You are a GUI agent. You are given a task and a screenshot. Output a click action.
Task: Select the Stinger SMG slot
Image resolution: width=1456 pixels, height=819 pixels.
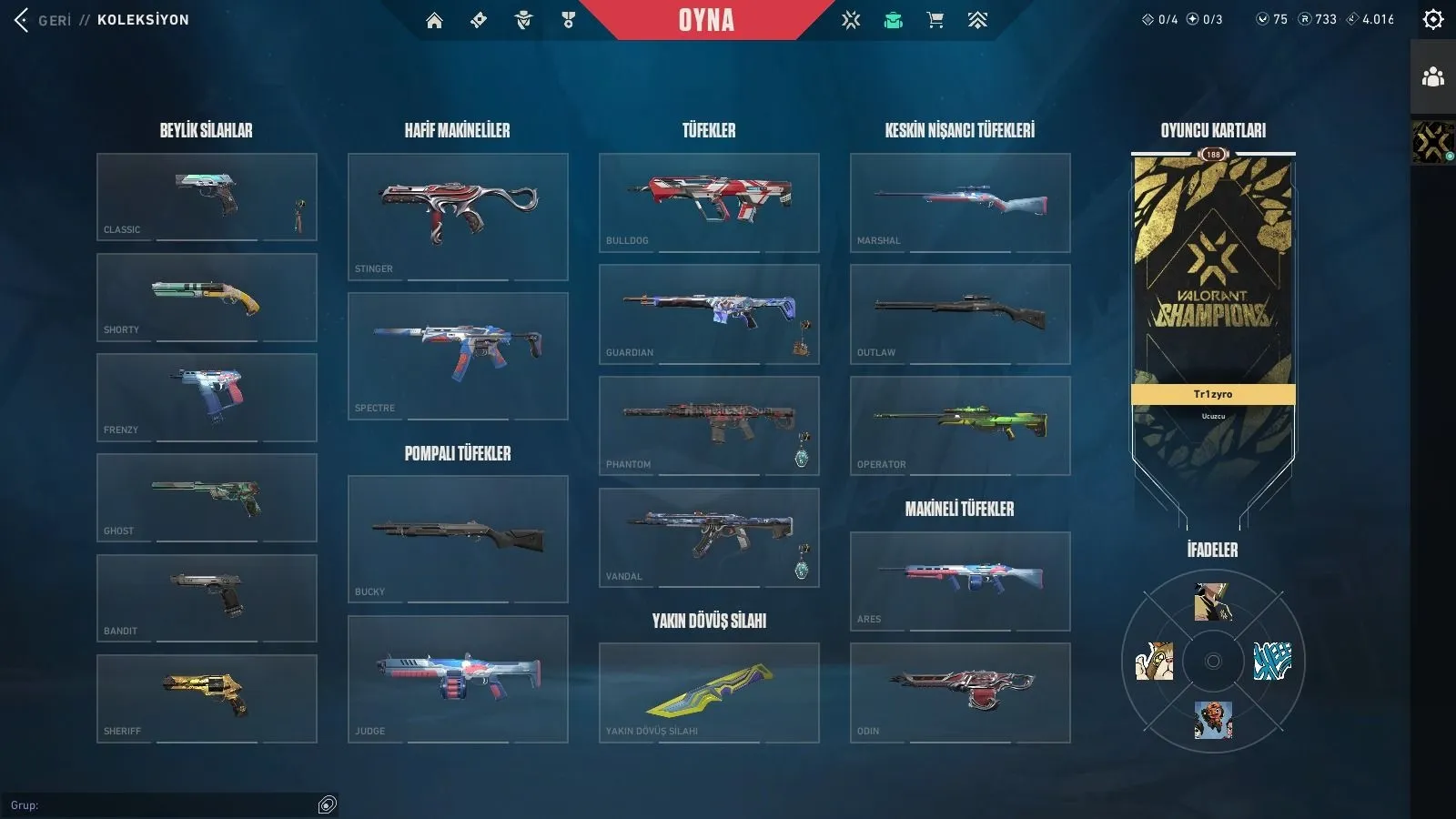click(x=458, y=217)
